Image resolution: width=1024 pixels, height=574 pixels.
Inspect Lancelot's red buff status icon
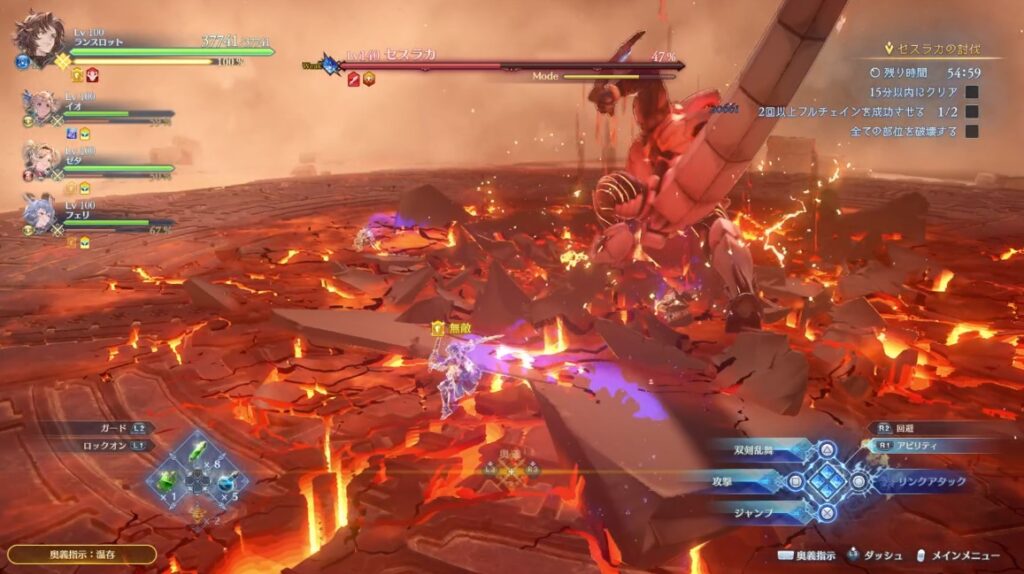click(x=93, y=74)
